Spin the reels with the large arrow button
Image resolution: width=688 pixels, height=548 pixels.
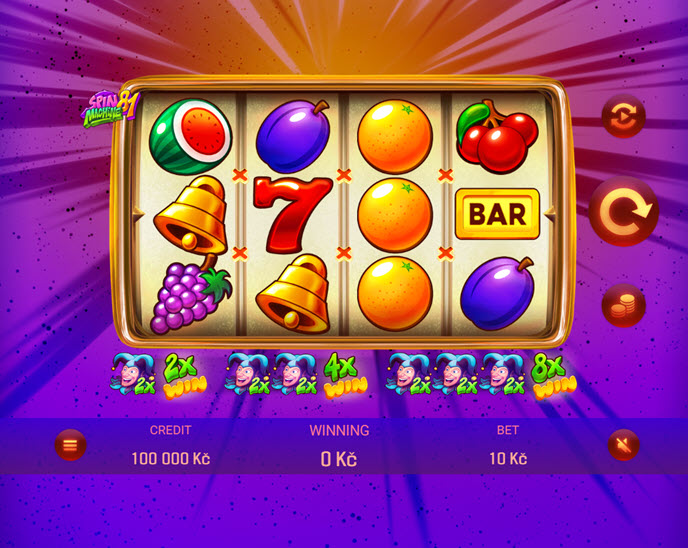[623, 211]
